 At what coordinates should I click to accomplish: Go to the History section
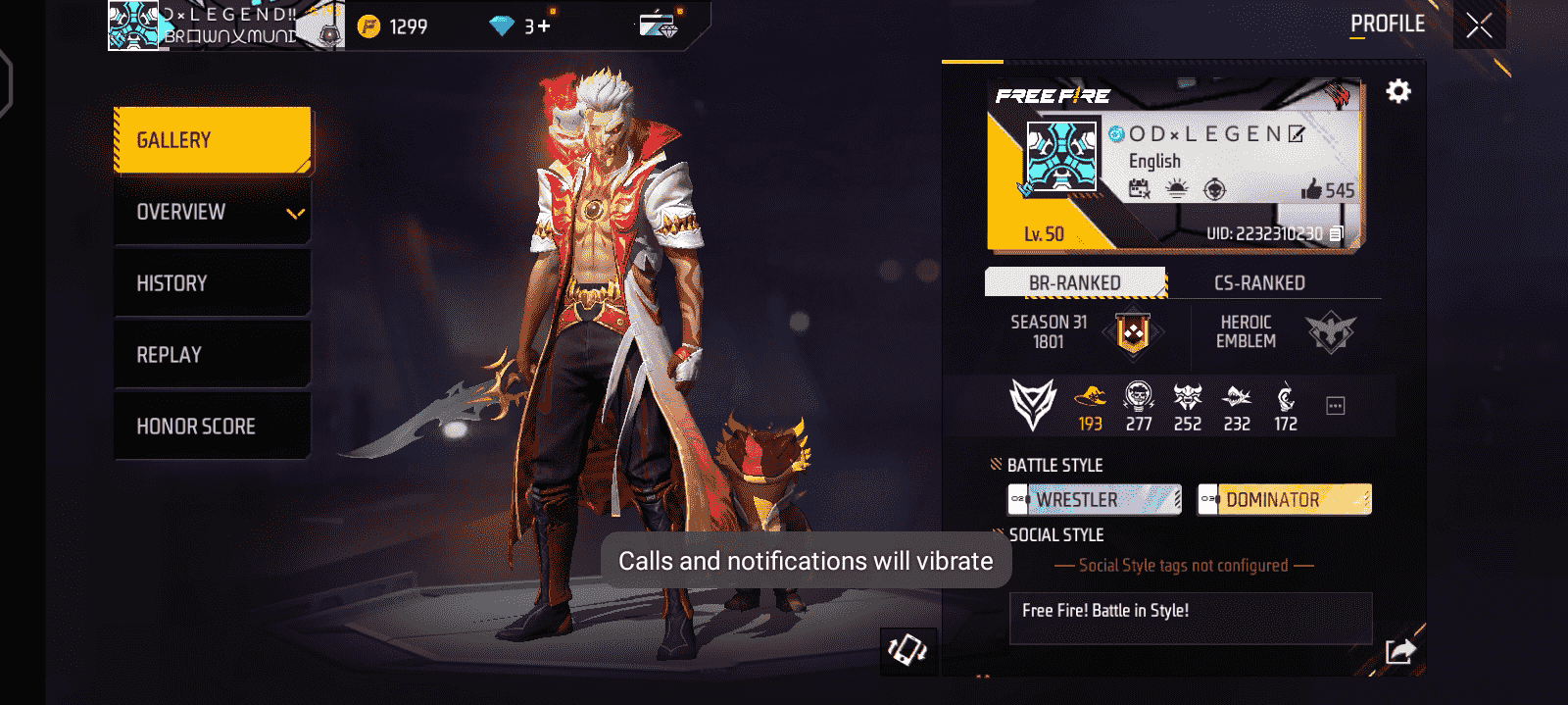click(x=213, y=283)
